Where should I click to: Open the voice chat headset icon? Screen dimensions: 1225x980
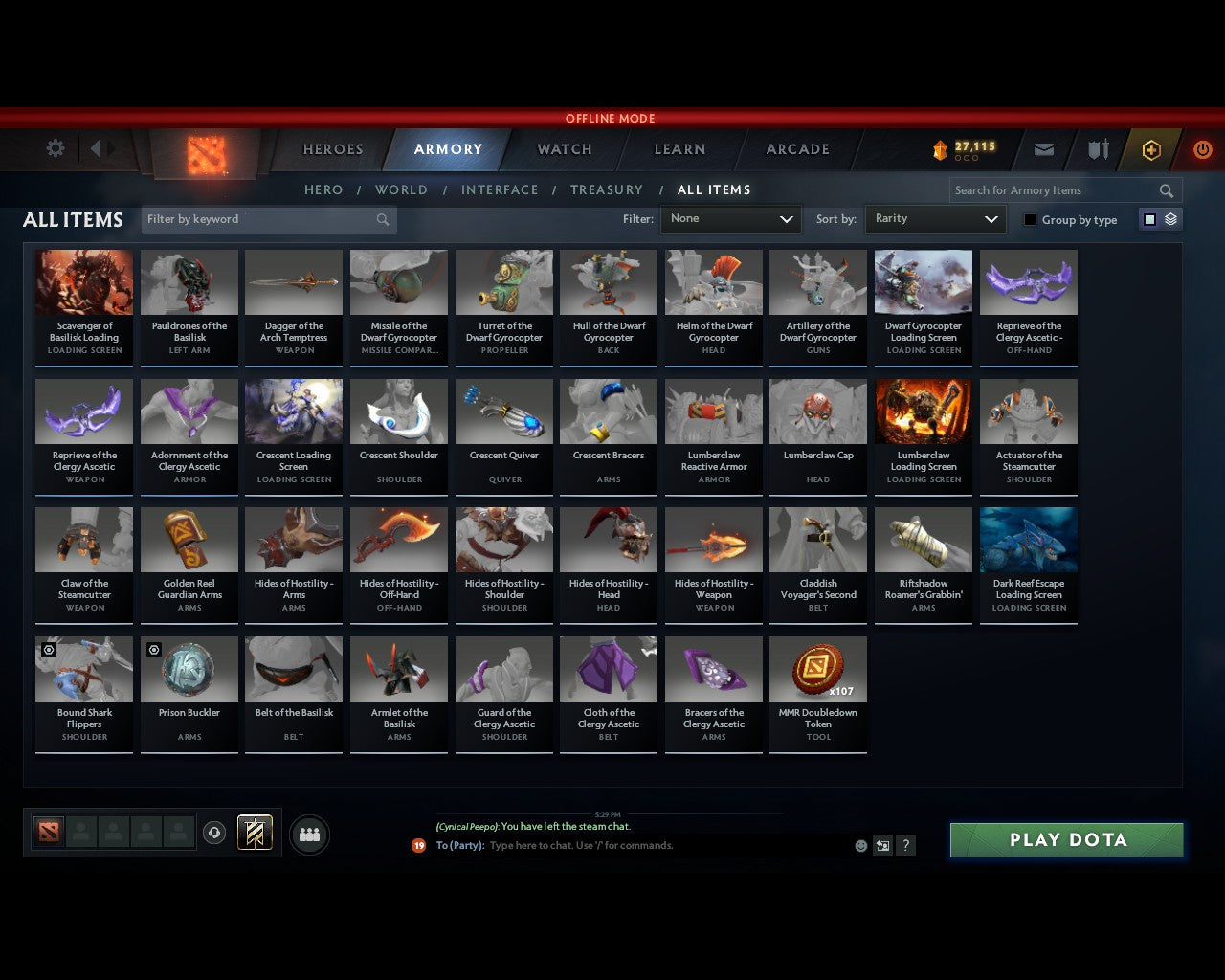pyautogui.click(x=214, y=833)
